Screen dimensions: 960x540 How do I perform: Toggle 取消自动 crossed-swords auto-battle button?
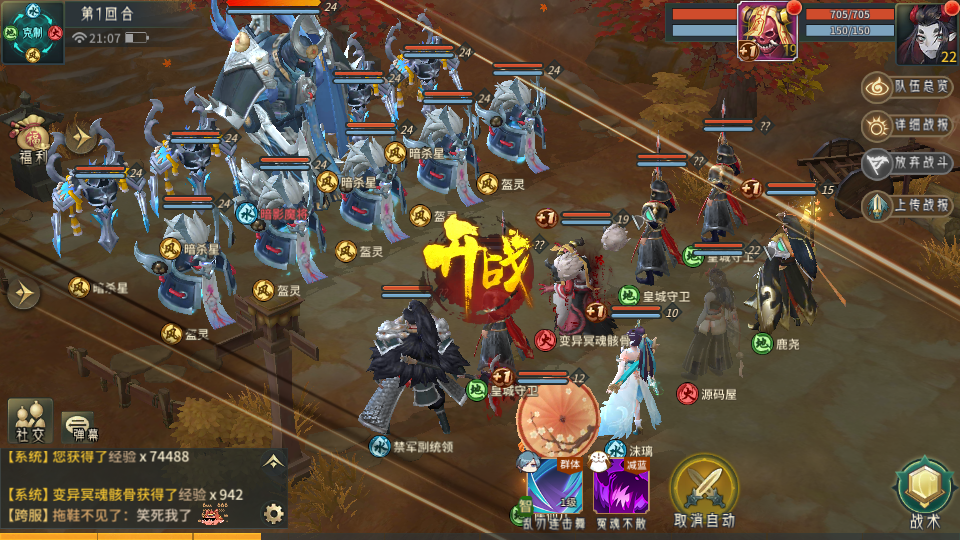704,490
